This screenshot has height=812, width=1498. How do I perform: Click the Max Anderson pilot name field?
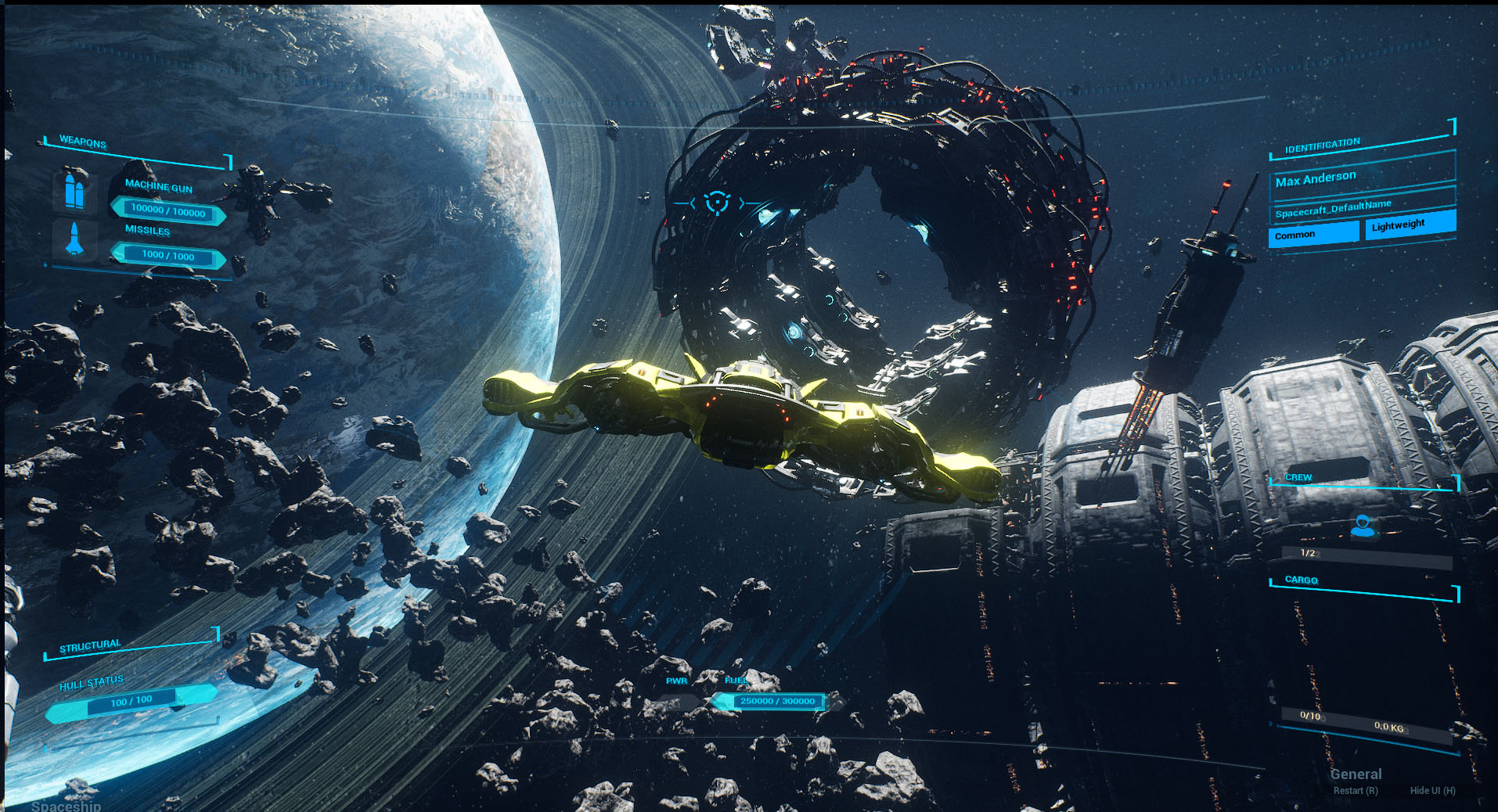[1360, 177]
